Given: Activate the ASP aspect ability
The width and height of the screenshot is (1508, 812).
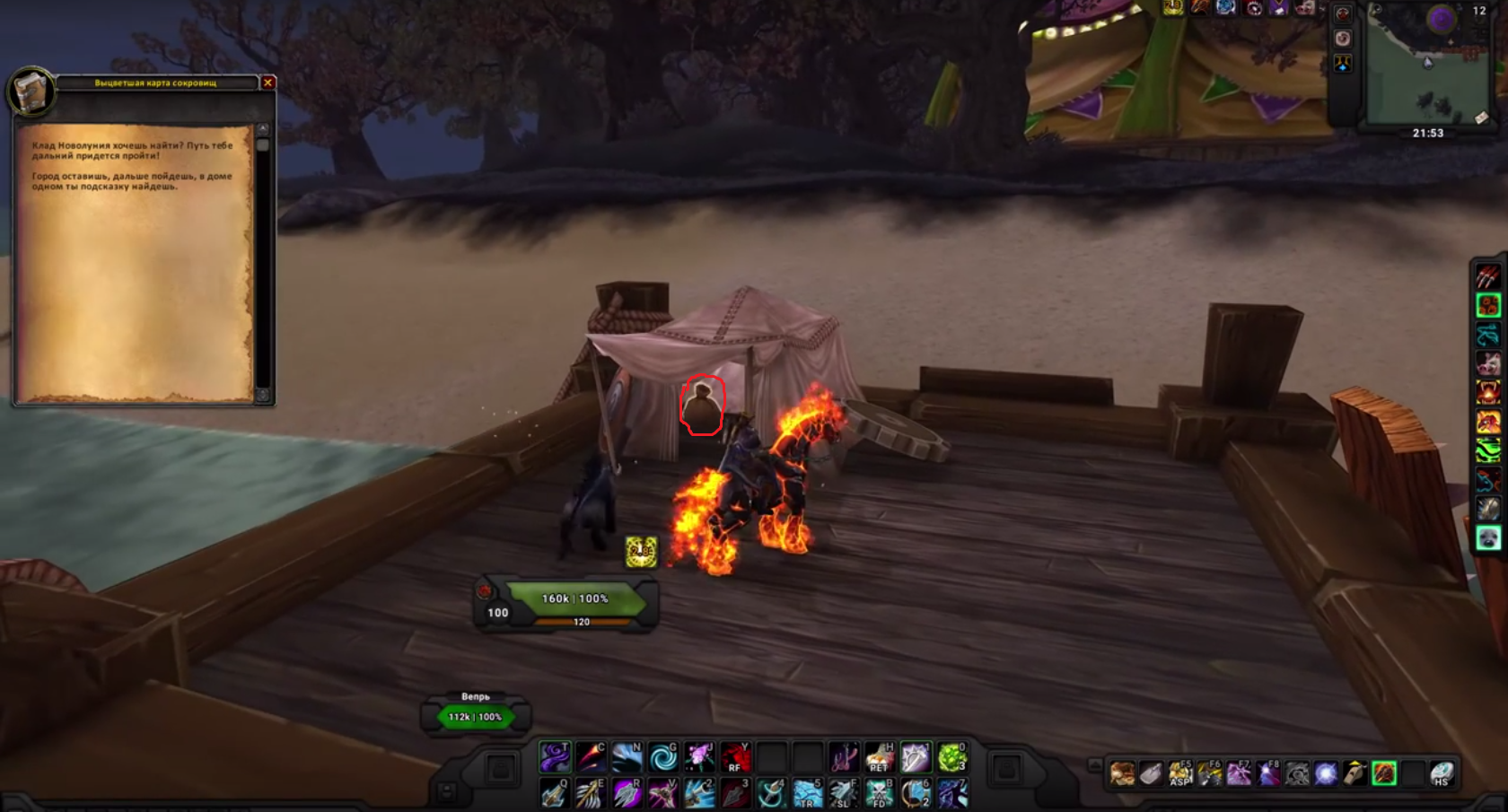Looking at the screenshot, I should click(1180, 773).
